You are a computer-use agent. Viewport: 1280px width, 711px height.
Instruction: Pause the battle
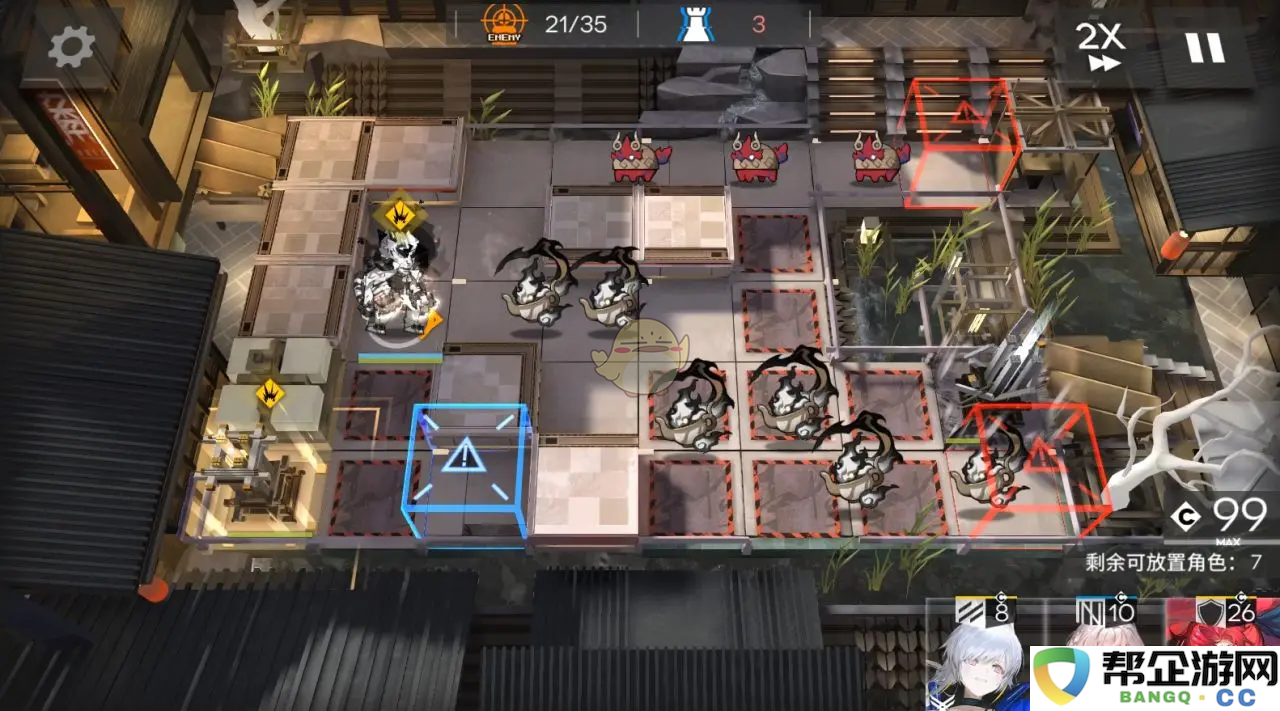[1205, 47]
